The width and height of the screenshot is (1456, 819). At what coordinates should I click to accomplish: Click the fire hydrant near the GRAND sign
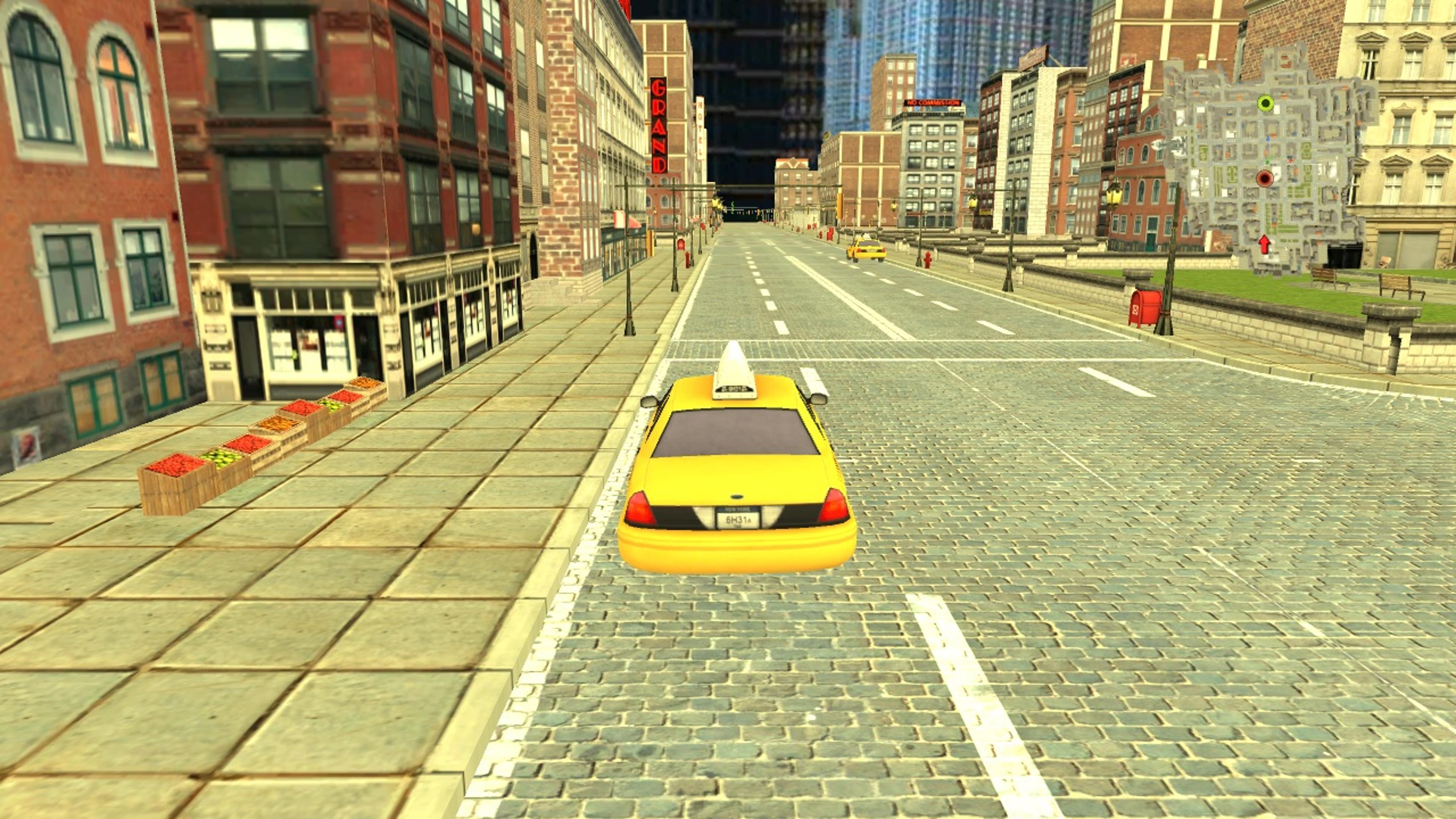[687, 259]
